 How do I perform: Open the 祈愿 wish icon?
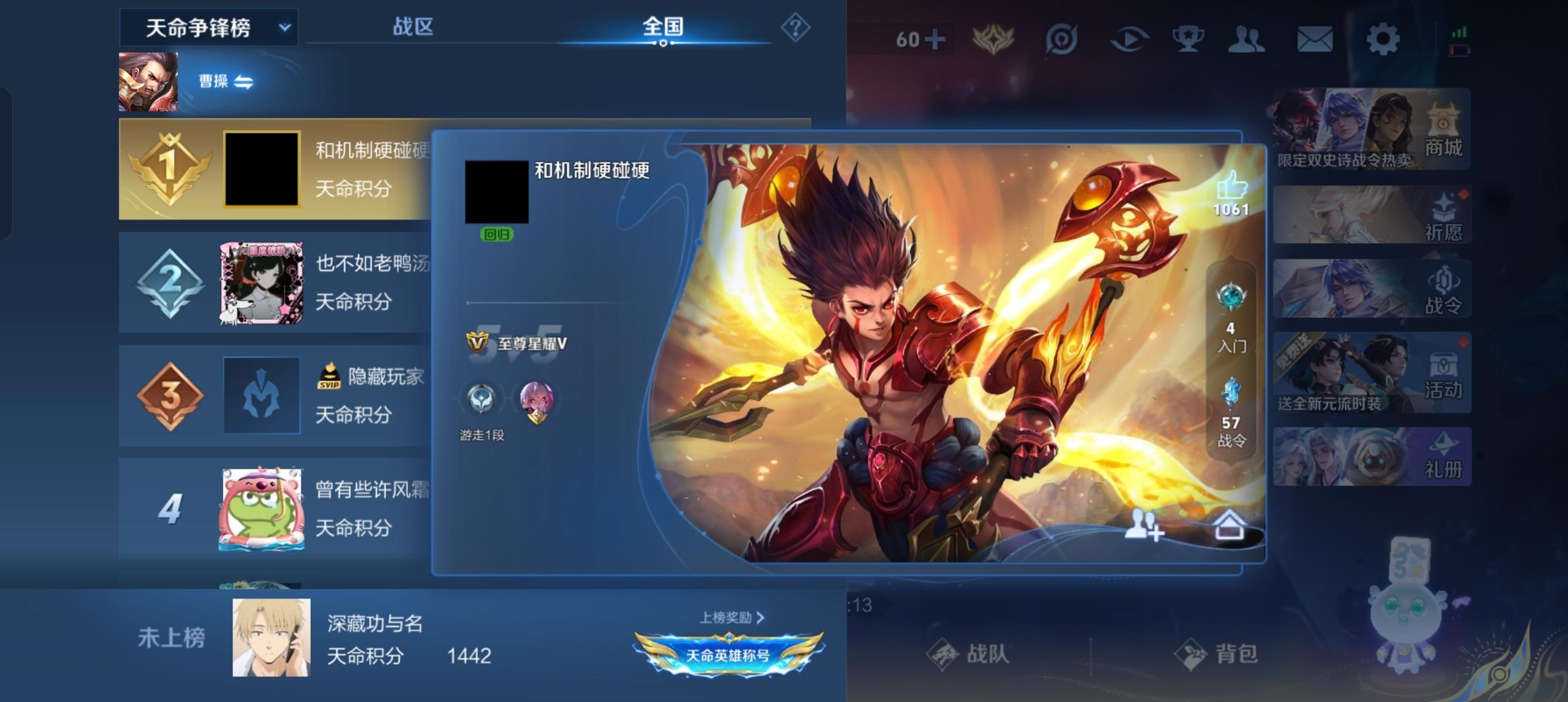1444,214
